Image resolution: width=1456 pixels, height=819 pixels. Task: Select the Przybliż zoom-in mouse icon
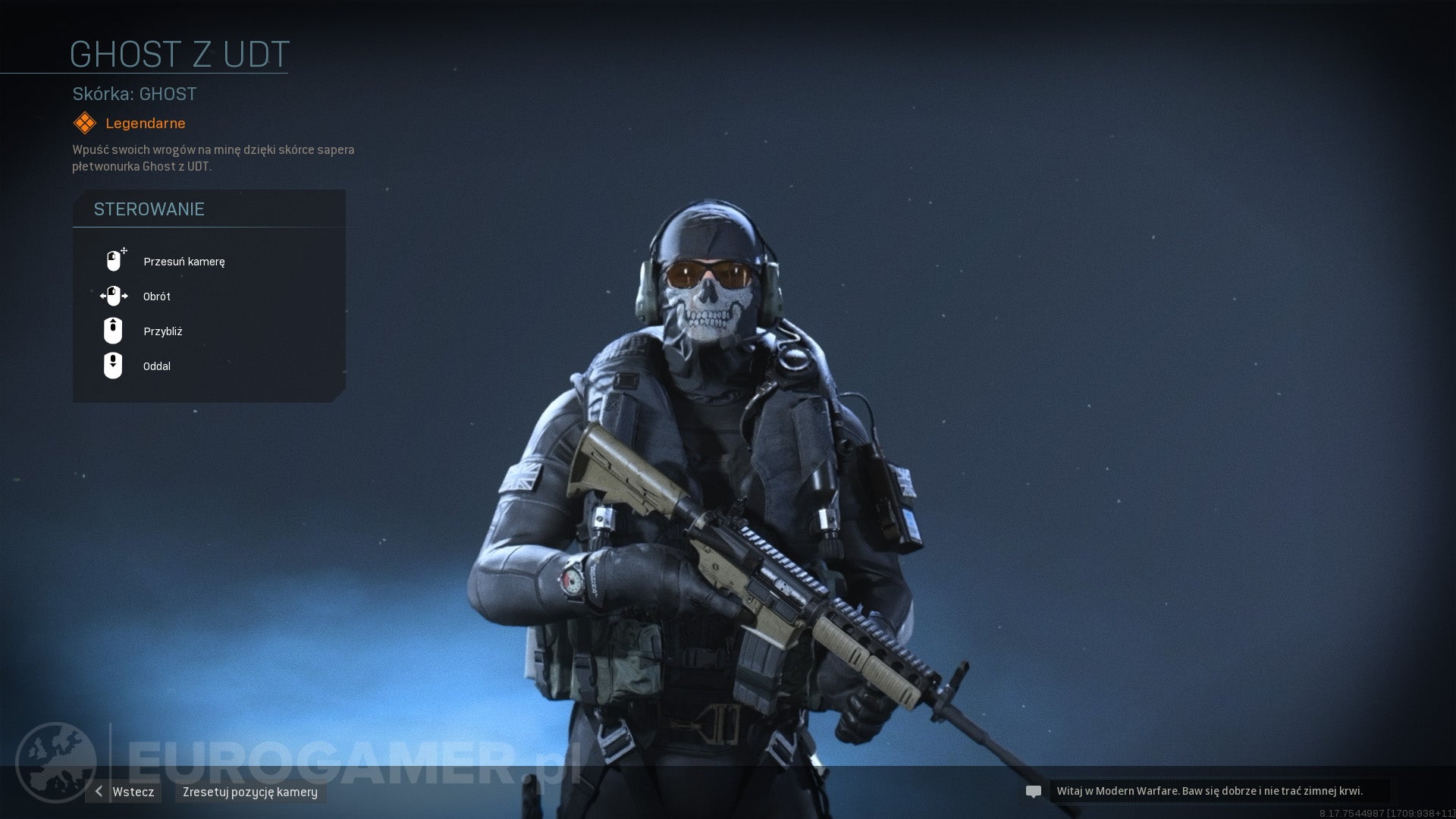(114, 331)
